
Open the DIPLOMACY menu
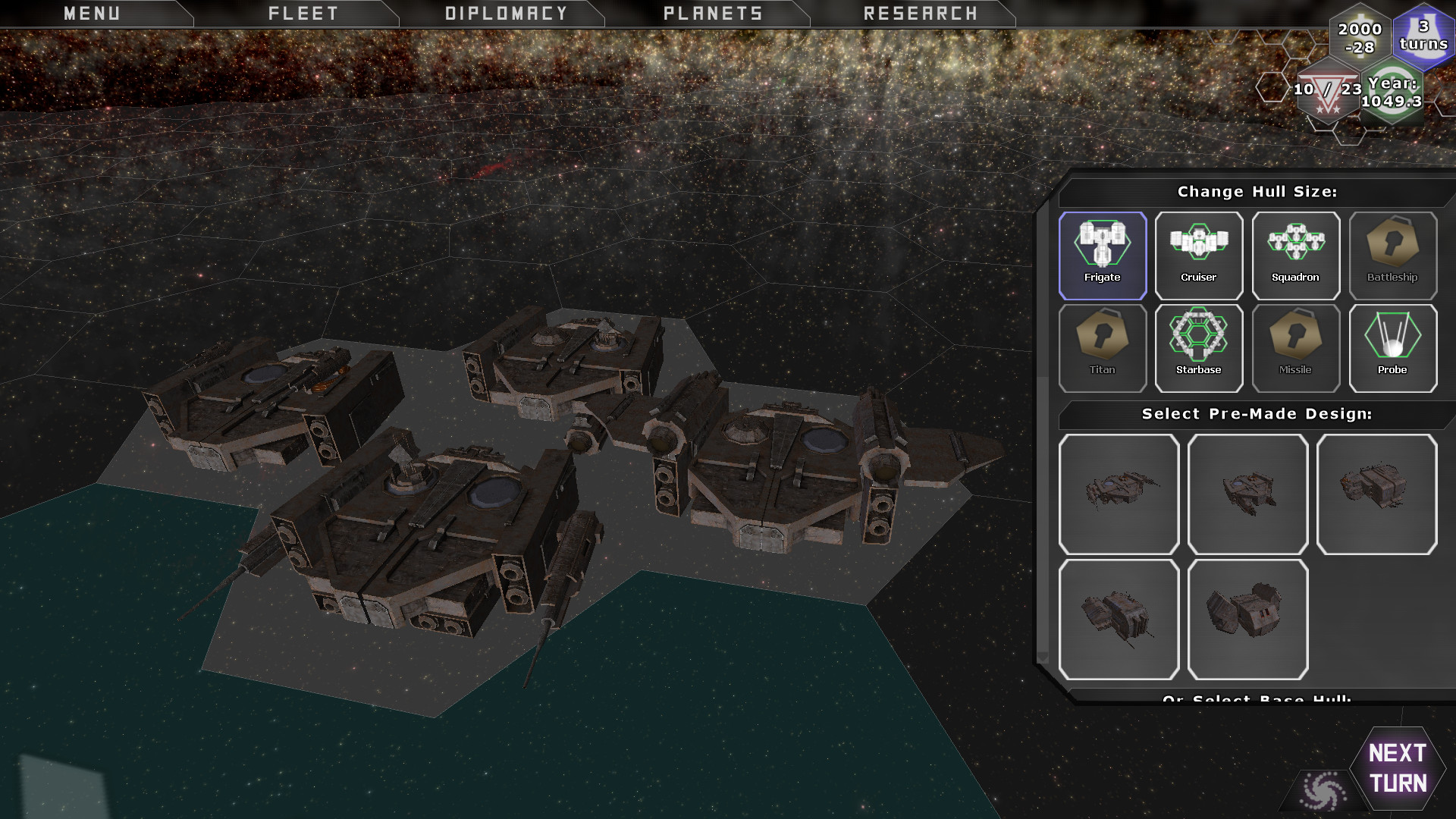click(504, 12)
